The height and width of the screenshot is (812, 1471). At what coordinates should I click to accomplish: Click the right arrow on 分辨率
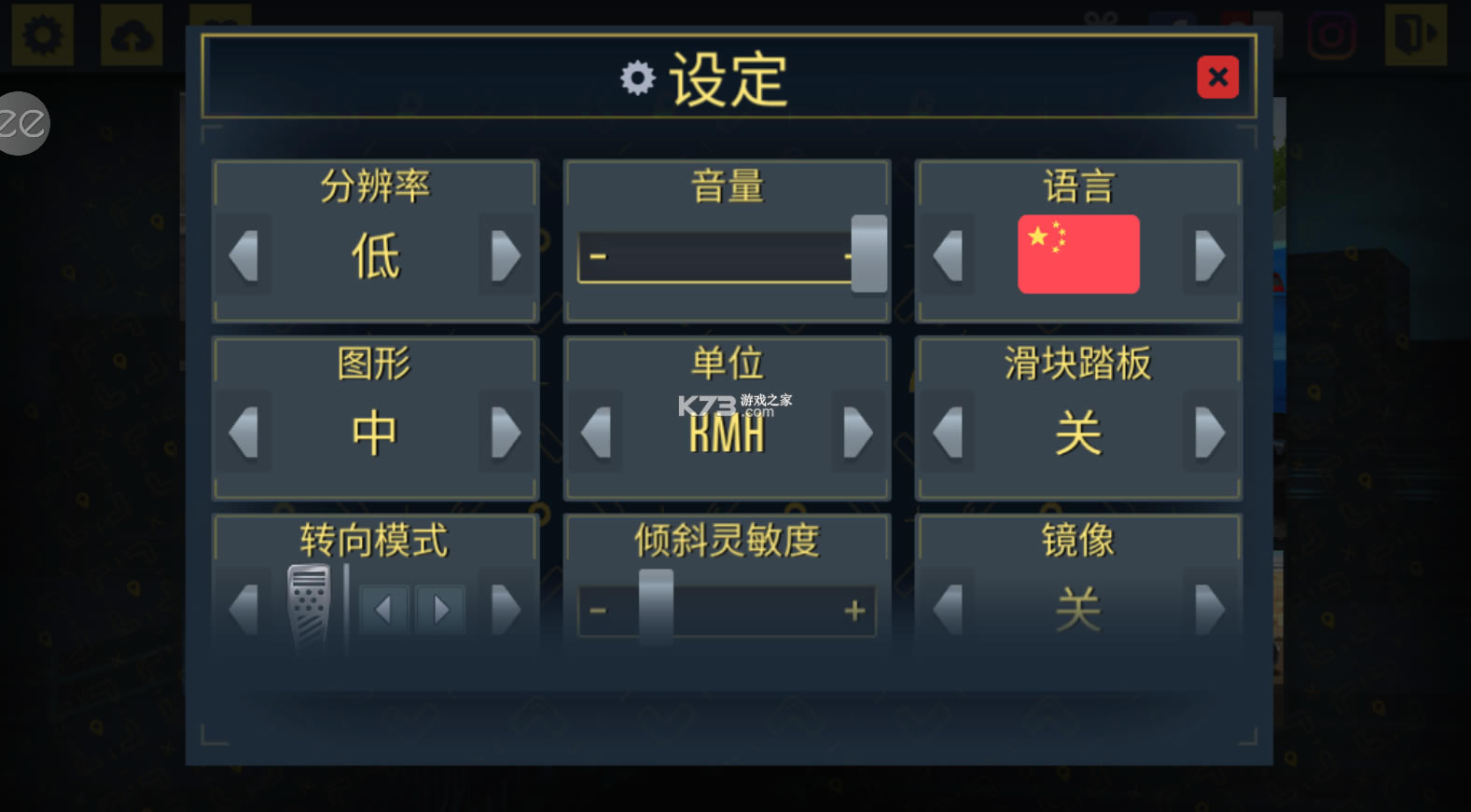(x=506, y=254)
